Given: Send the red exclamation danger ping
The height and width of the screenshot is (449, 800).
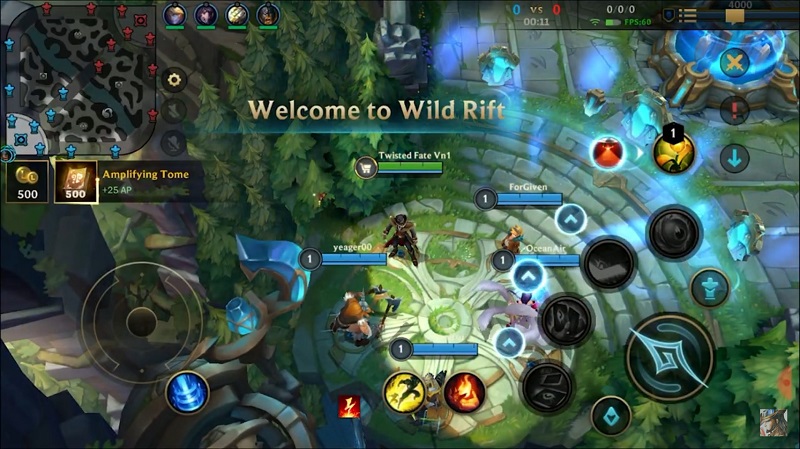Looking at the screenshot, I should coord(735,110).
